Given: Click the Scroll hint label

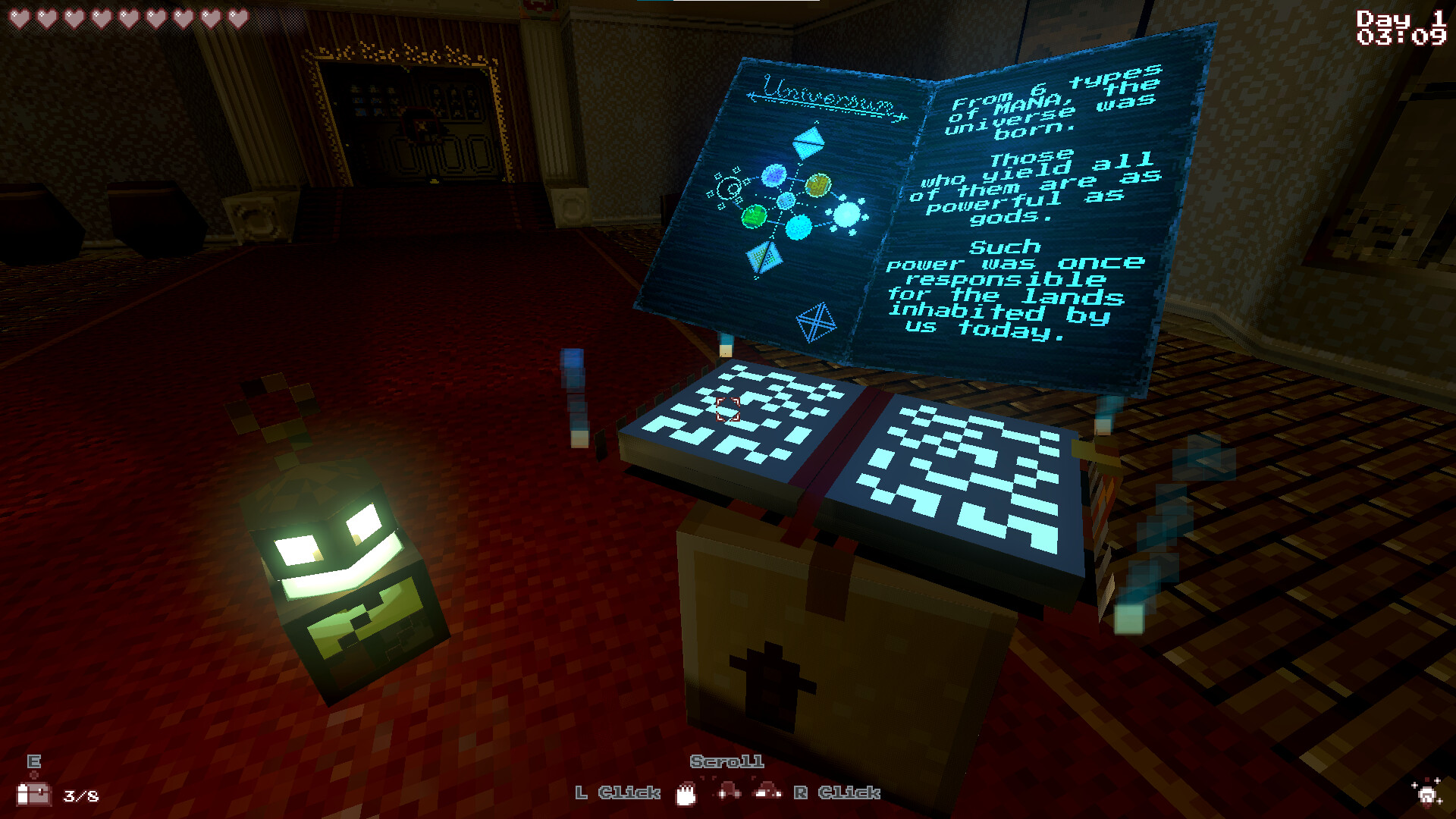Looking at the screenshot, I should coord(726,762).
